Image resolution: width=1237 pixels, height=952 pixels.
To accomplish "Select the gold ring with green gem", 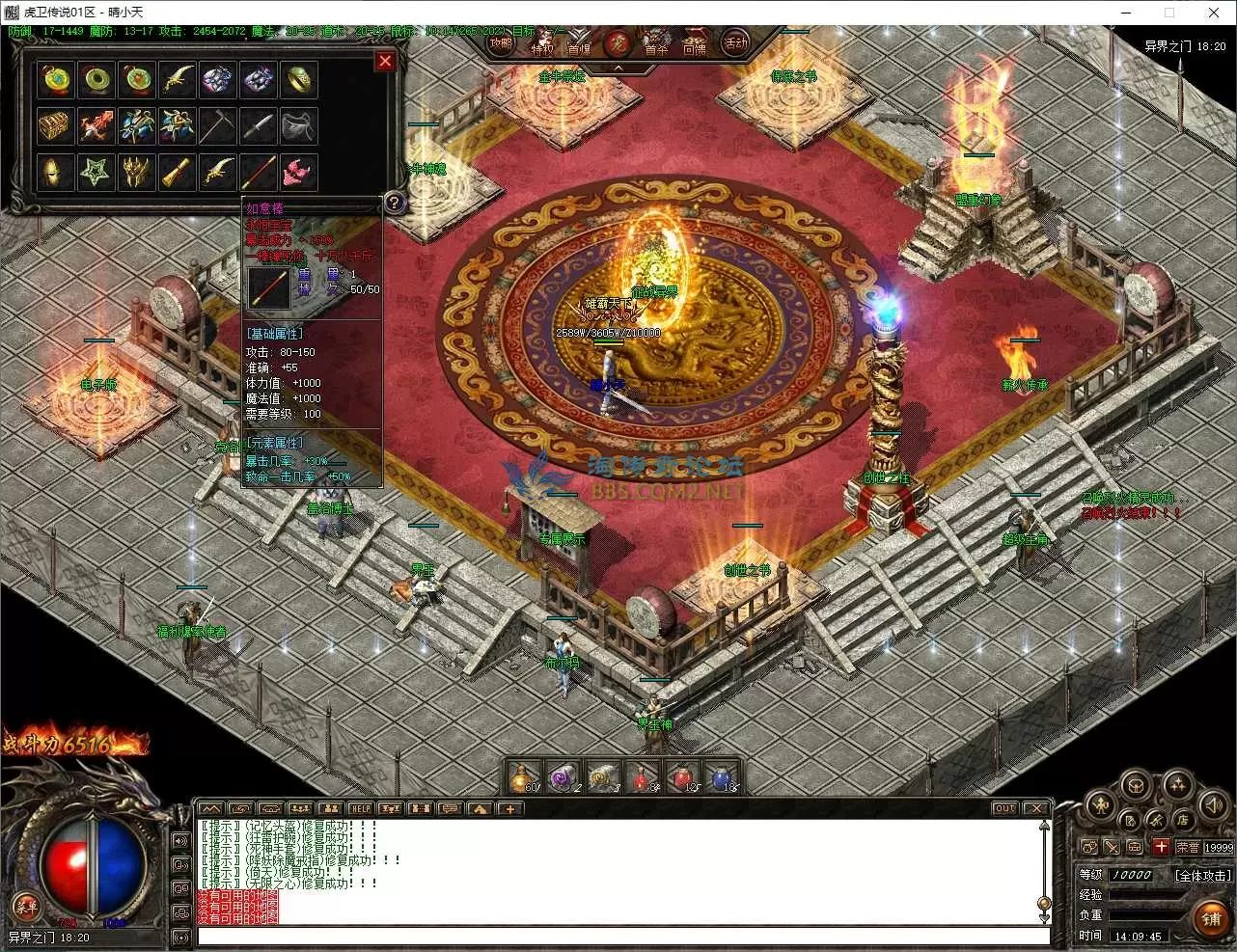I will click(299, 80).
